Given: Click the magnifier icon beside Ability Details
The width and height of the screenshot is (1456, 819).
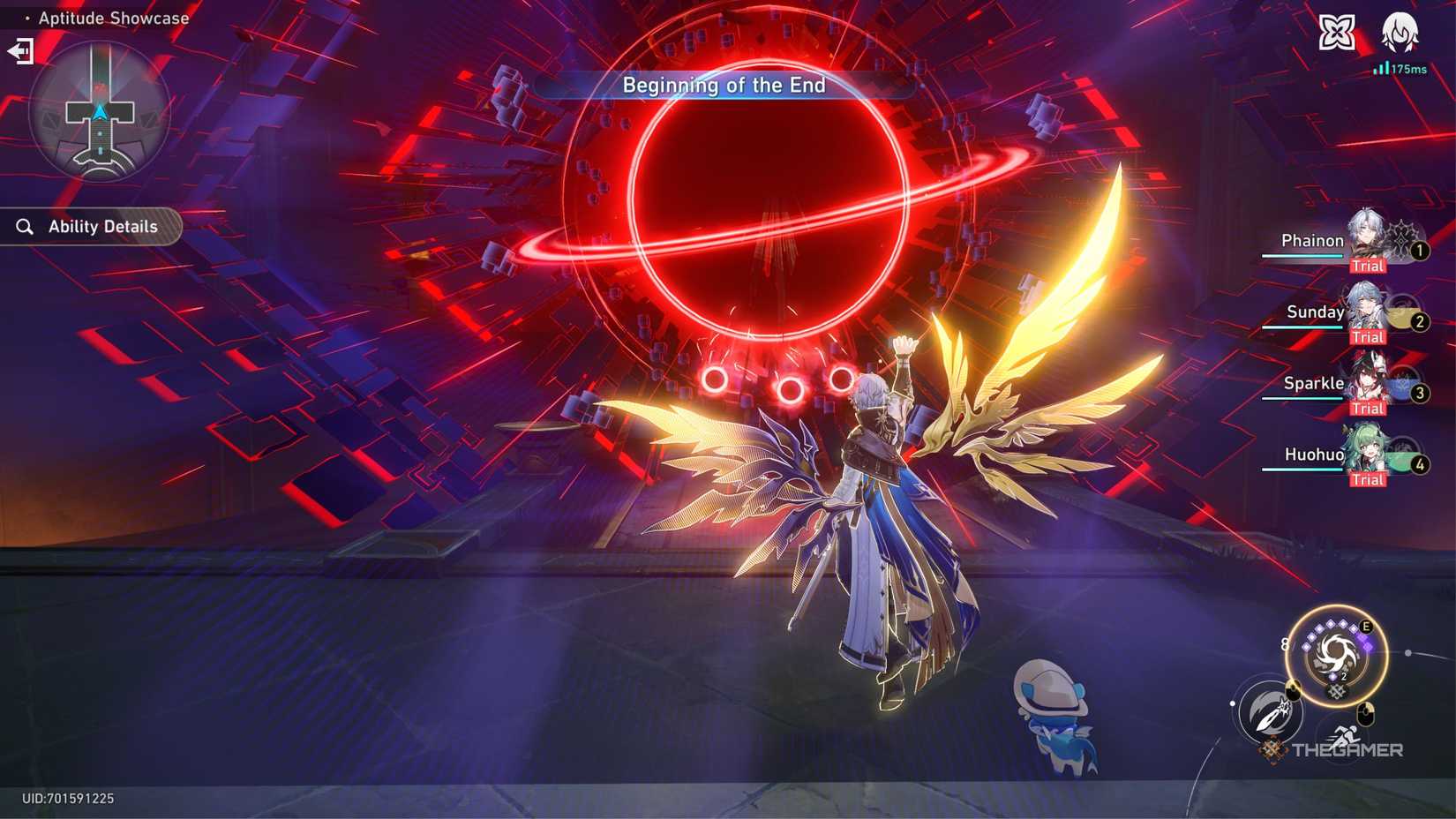Looking at the screenshot, I should click(x=25, y=226).
